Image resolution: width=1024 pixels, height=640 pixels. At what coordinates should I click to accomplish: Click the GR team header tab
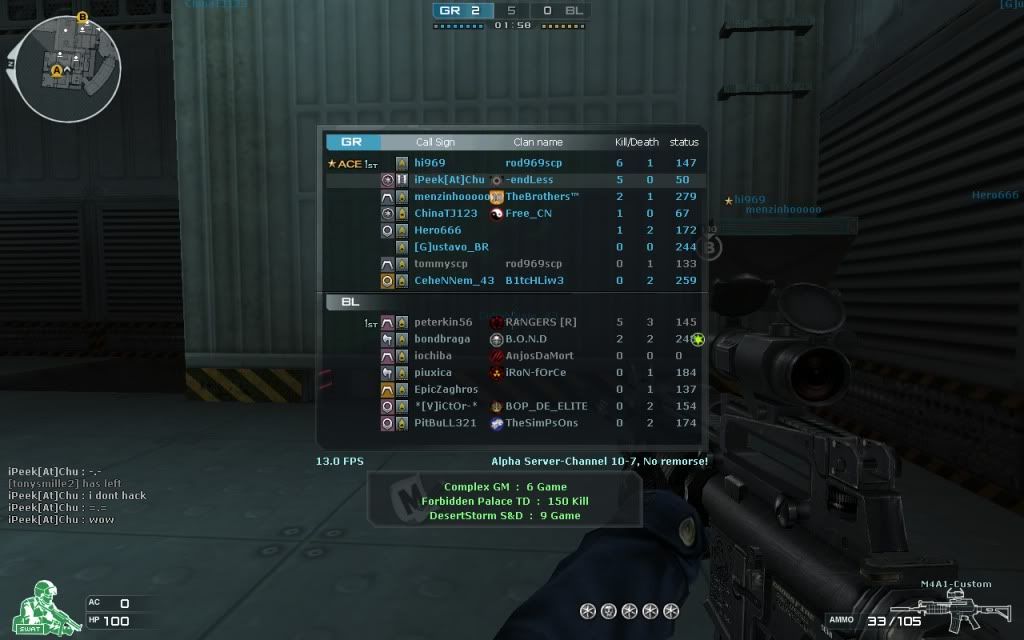coord(352,142)
